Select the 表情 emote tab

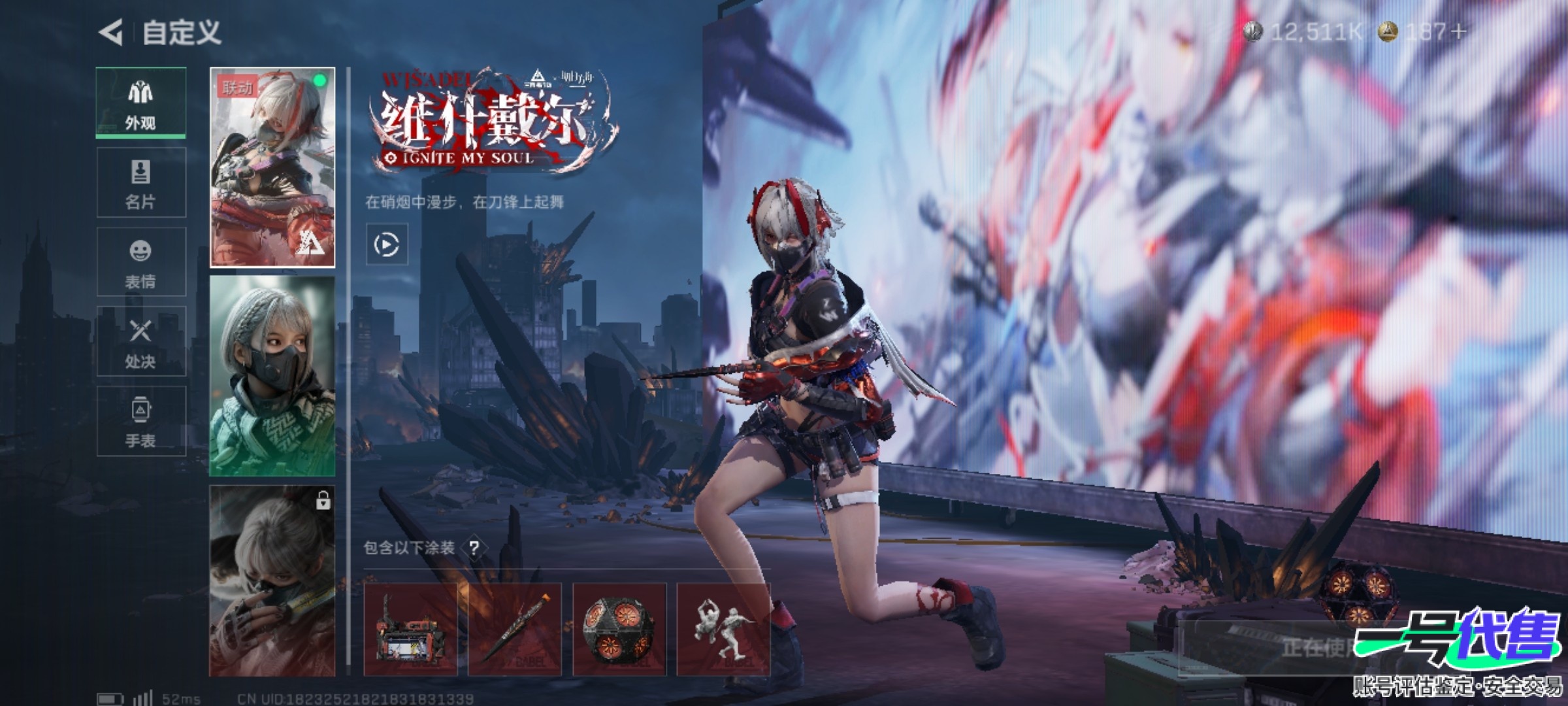[x=140, y=263]
